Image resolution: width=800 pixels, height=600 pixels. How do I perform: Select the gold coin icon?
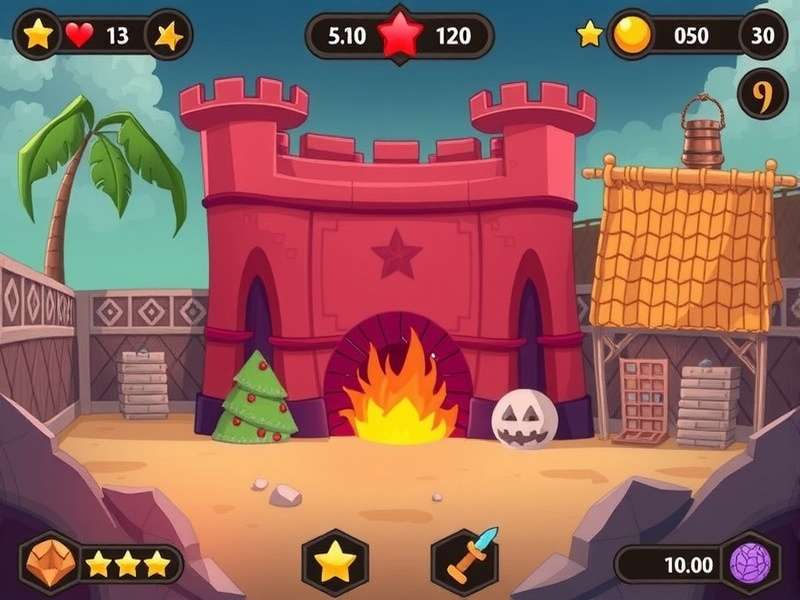point(632,36)
